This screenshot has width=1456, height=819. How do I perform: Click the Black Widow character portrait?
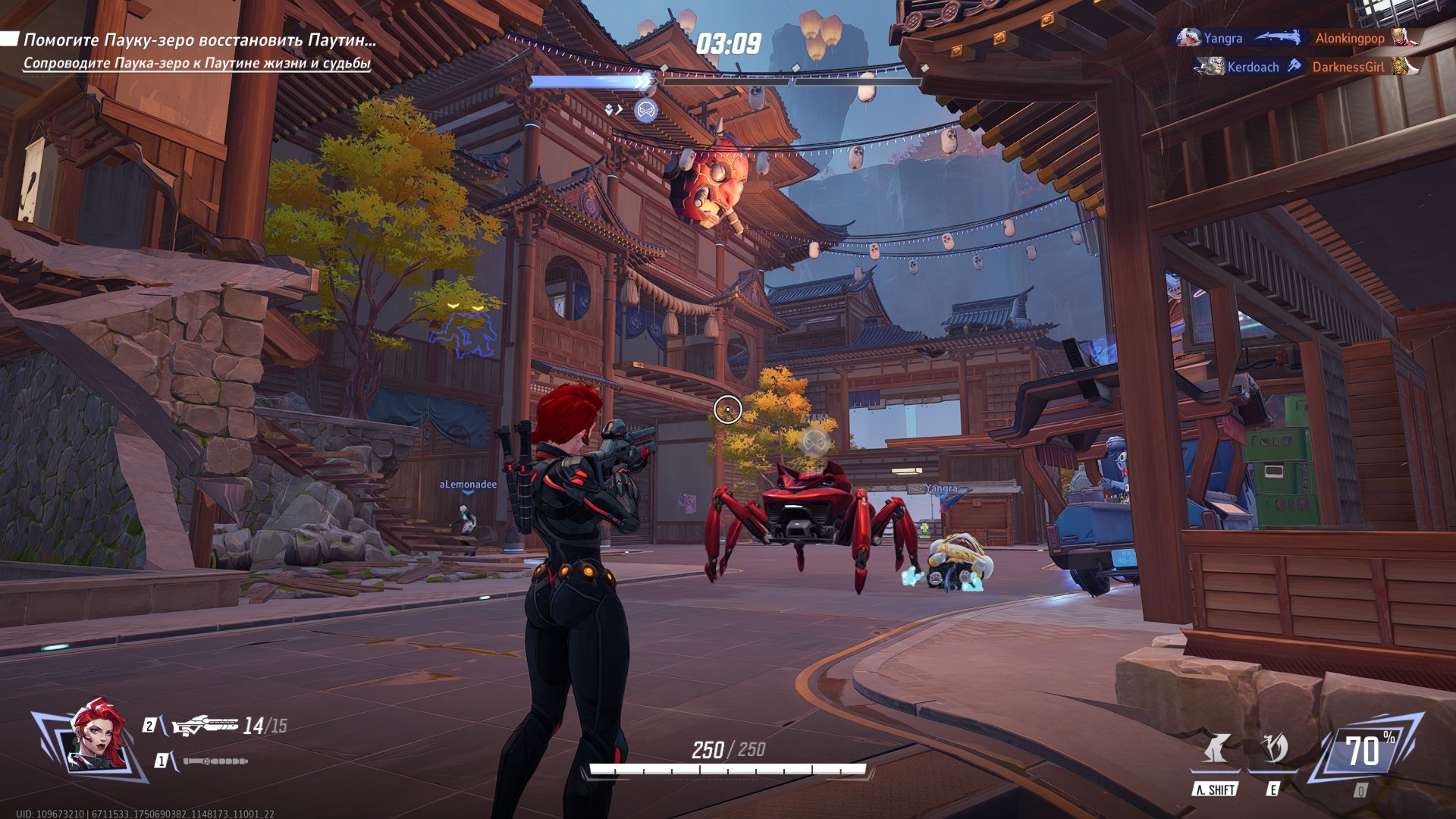(97, 738)
